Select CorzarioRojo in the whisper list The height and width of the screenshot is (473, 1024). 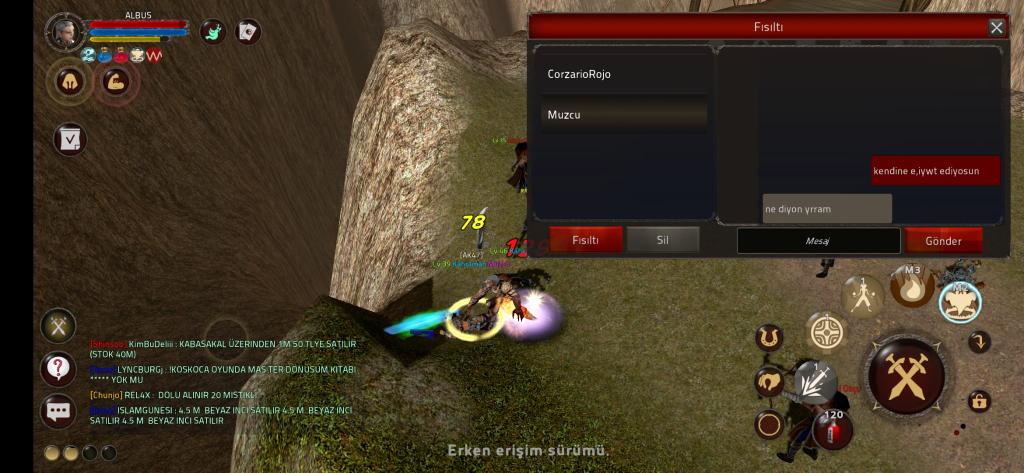tap(623, 74)
